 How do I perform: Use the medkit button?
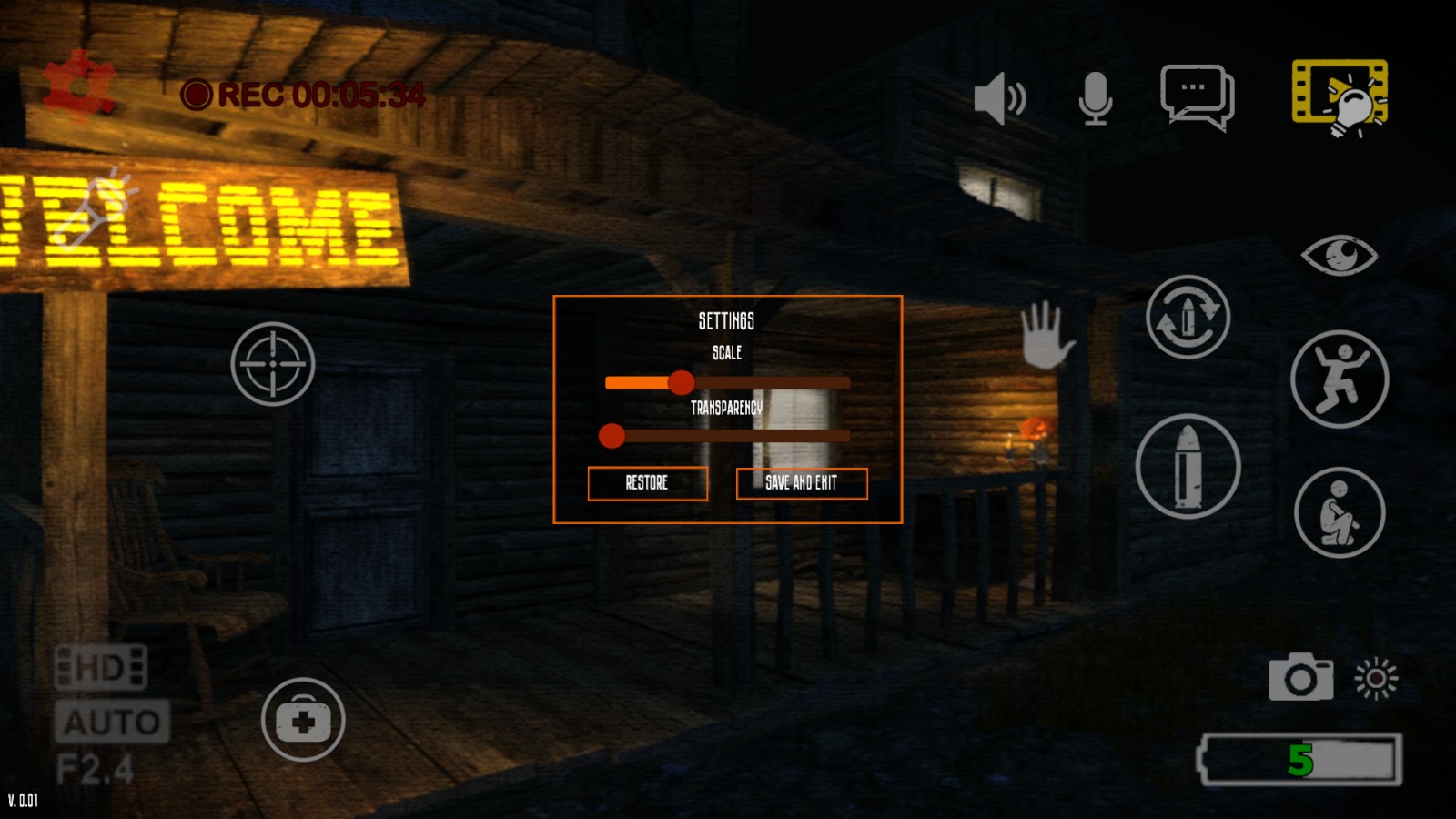pyautogui.click(x=303, y=720)
